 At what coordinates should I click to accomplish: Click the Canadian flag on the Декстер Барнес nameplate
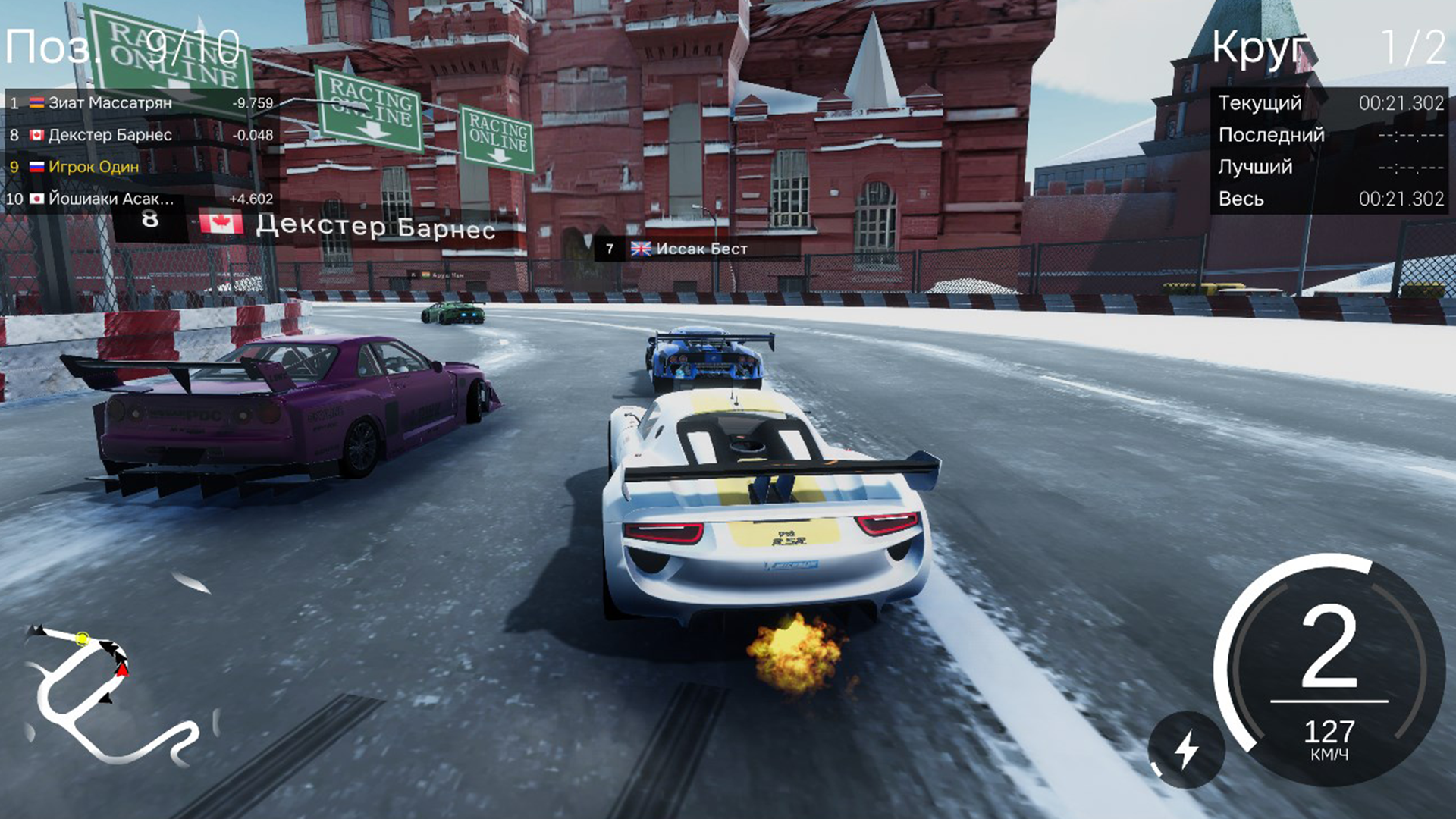220,224
